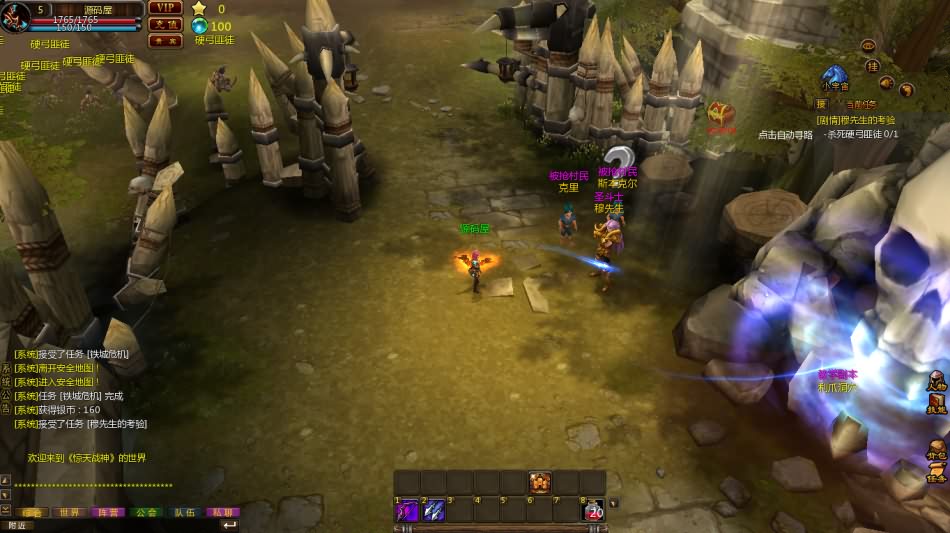
Task: Open the 背包 backpack inventory
Action: pyautogui.click(x=936, y=449)
